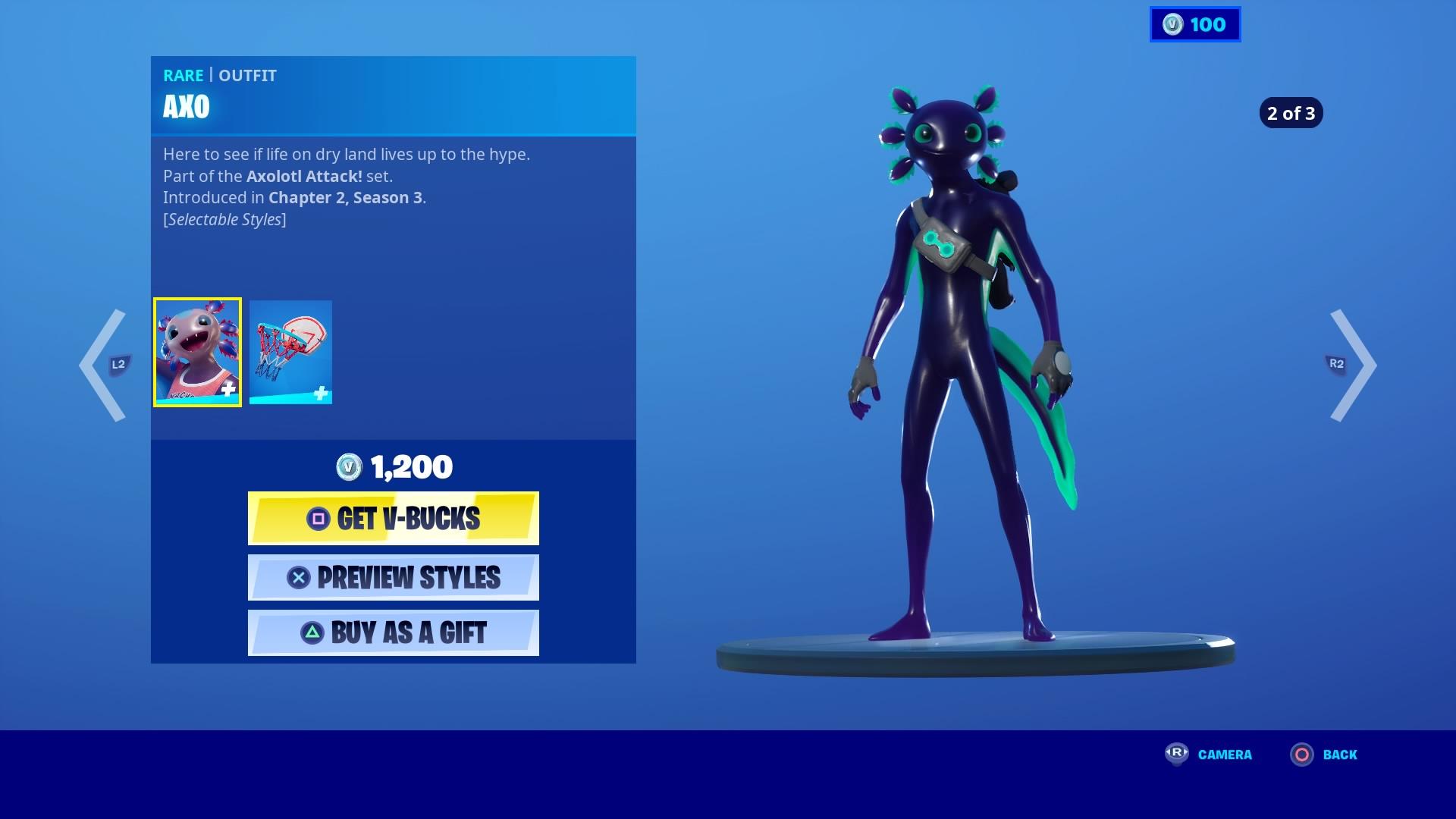
Task: Select the GET V-BUCKS button
Action: [394, 519]
